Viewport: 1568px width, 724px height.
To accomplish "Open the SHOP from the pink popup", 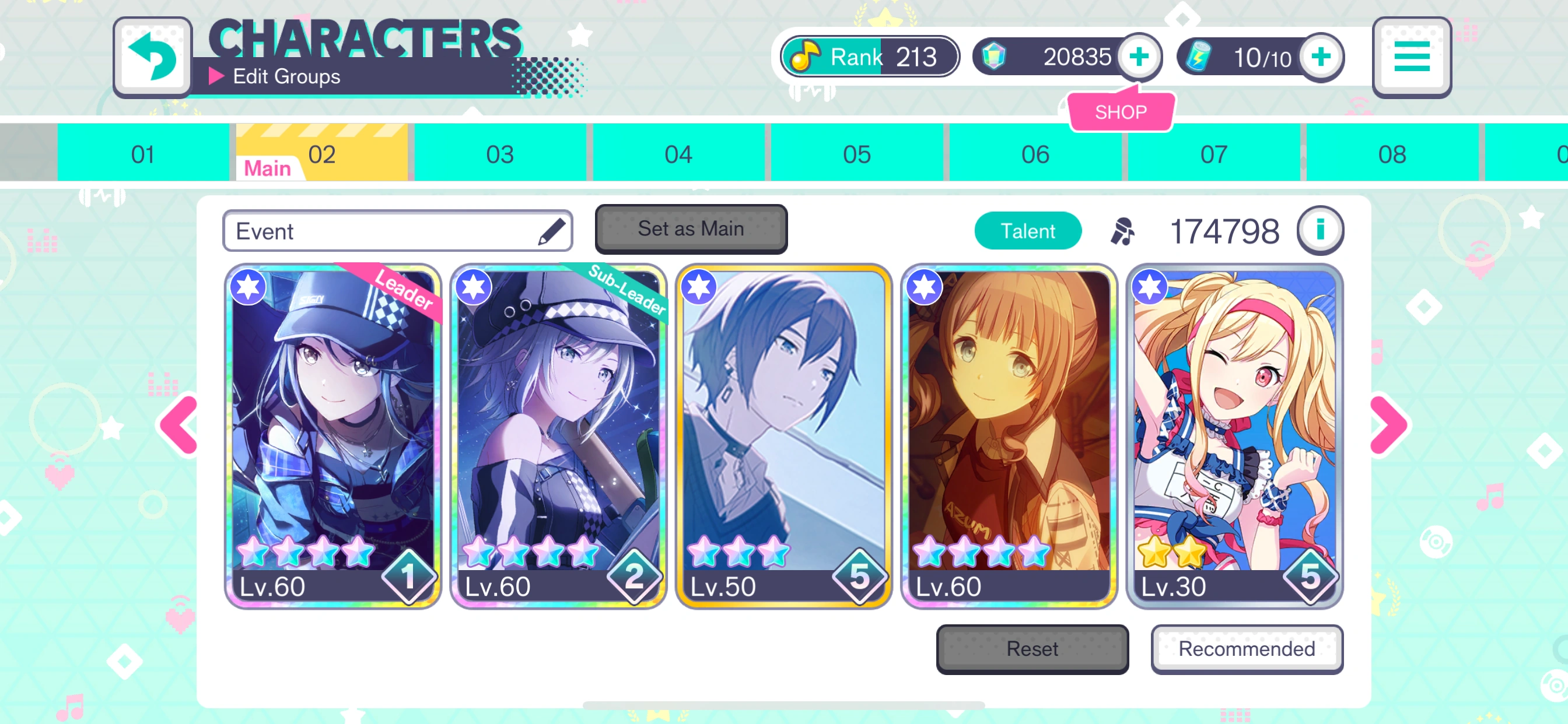I will [x=1121, y=111].
